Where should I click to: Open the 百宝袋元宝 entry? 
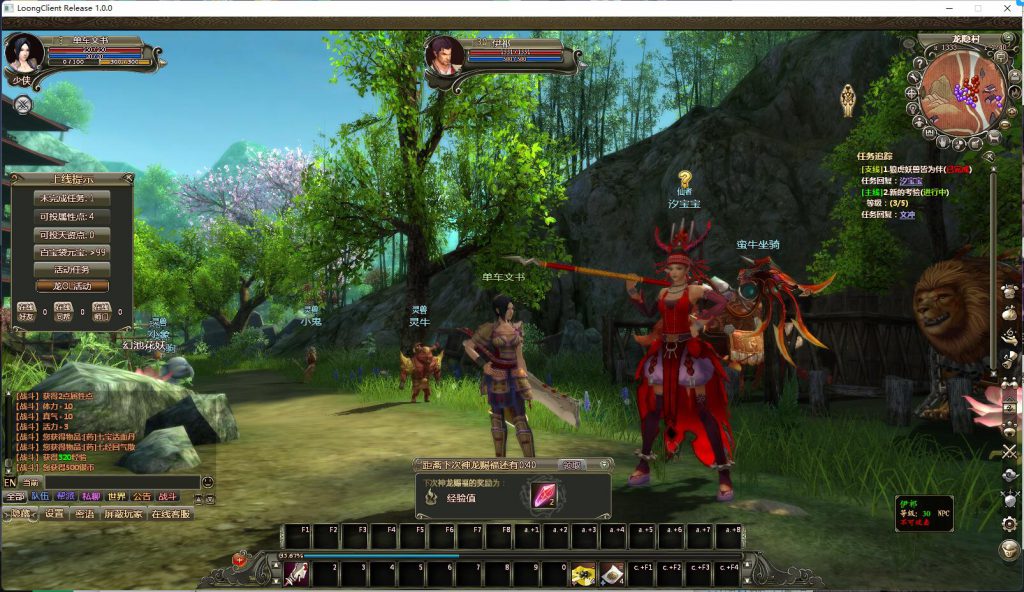[x=72, y=252]
